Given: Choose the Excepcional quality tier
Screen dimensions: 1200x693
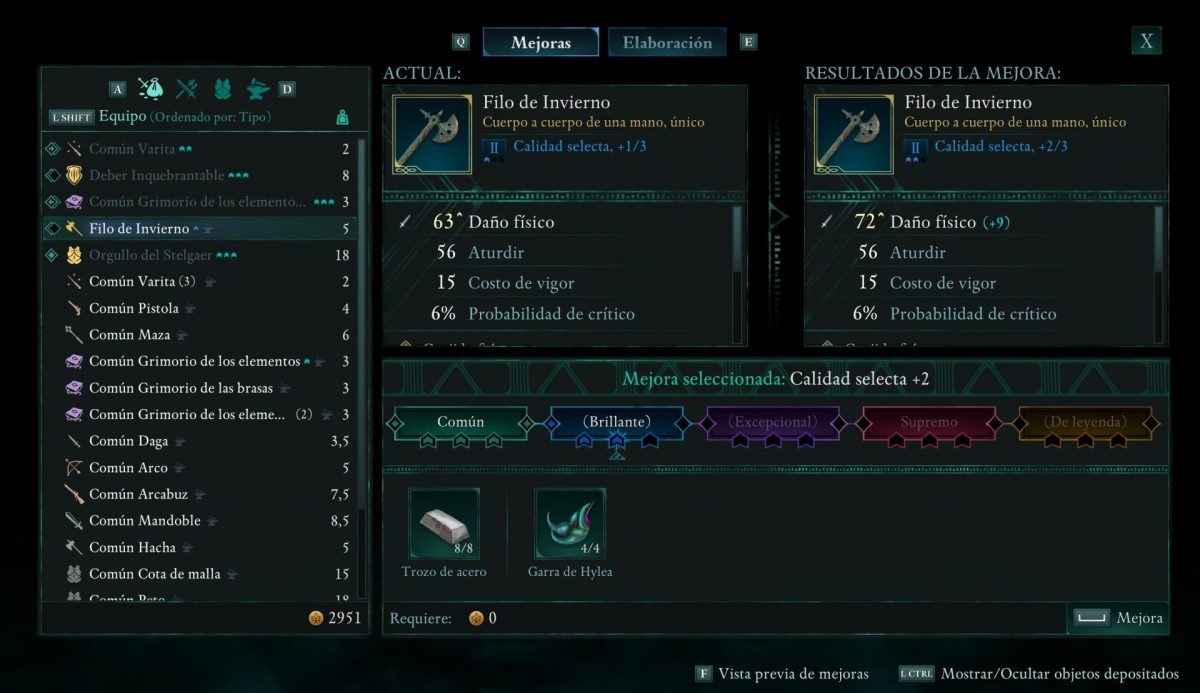Looking at the screenshot, I should 772,423.
